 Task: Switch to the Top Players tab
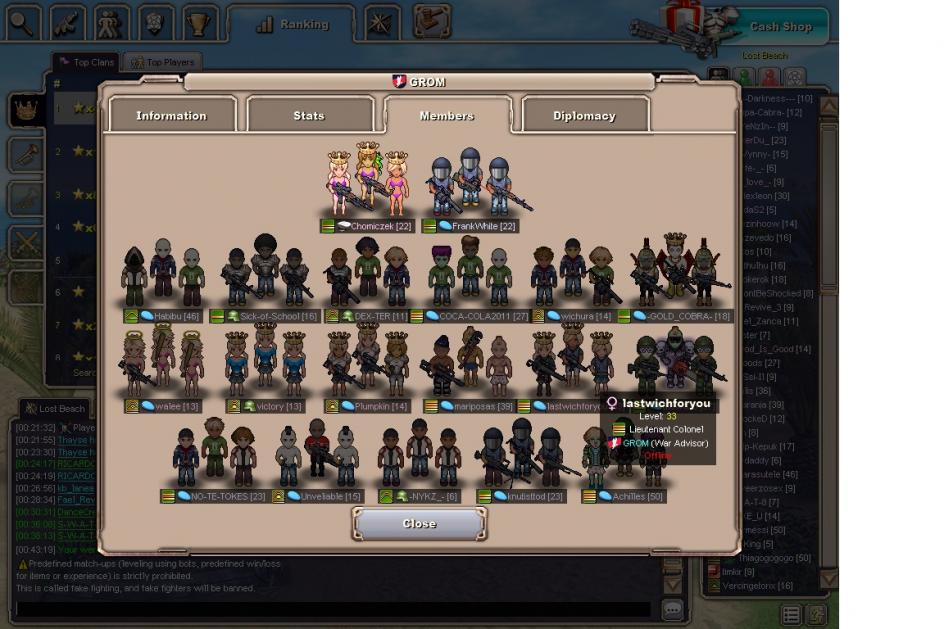pyautogui.click(x=163, y=62)
